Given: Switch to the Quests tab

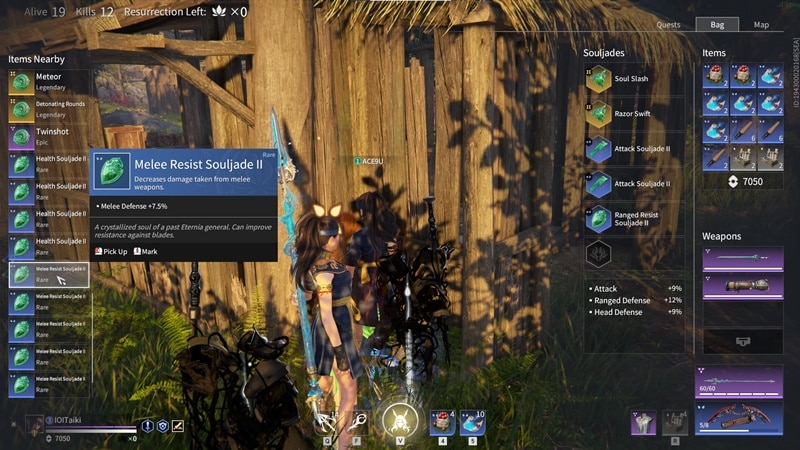Looking at the screenshot, I should [669, 25].
